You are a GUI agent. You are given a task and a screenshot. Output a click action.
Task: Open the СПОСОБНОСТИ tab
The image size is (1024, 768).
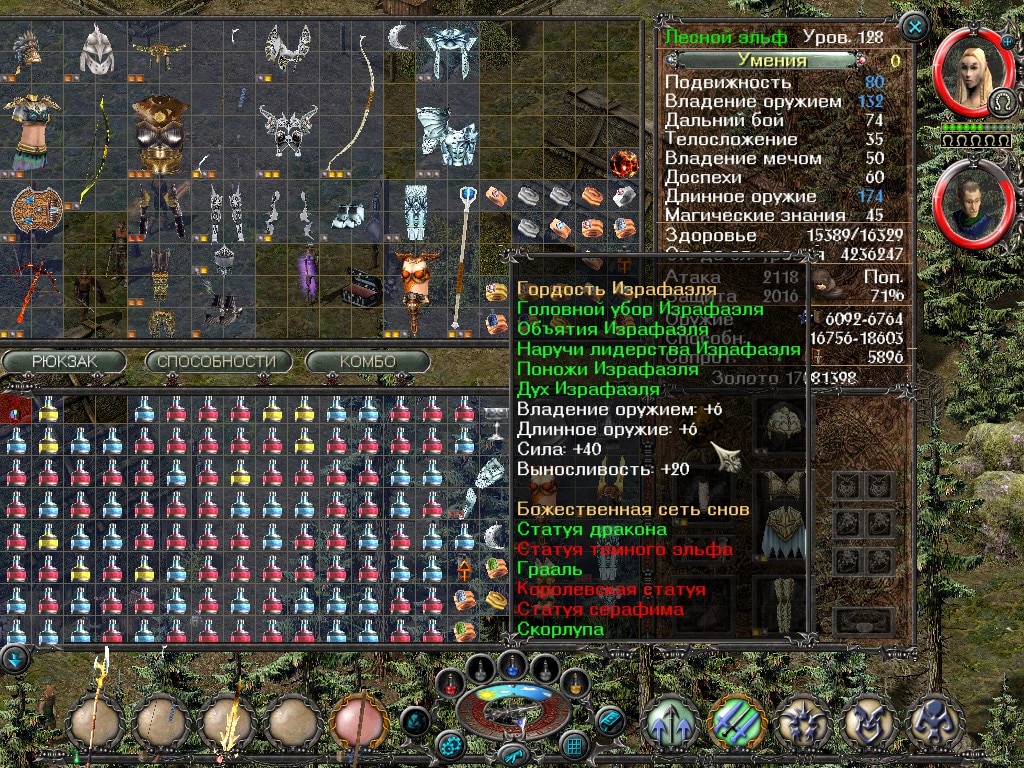[x=218, y=361]
